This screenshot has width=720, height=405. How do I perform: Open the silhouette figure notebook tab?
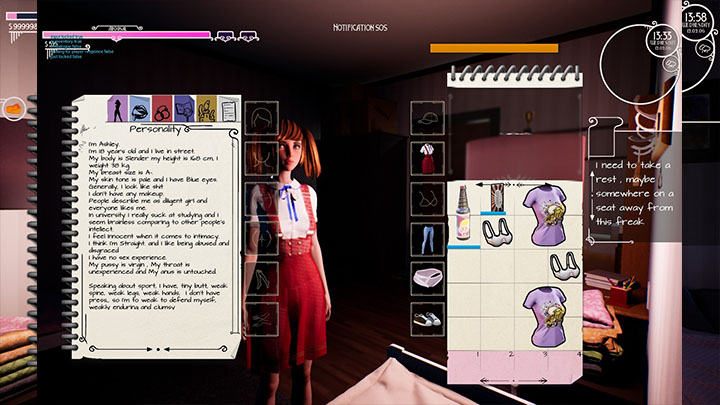(116, 107)
